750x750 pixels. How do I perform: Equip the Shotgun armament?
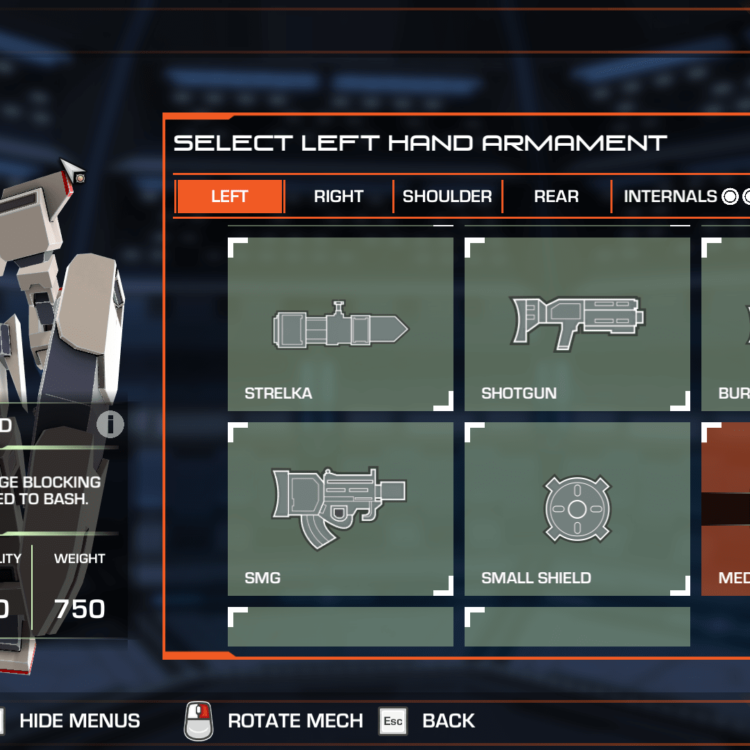click(x=577, y=324)
